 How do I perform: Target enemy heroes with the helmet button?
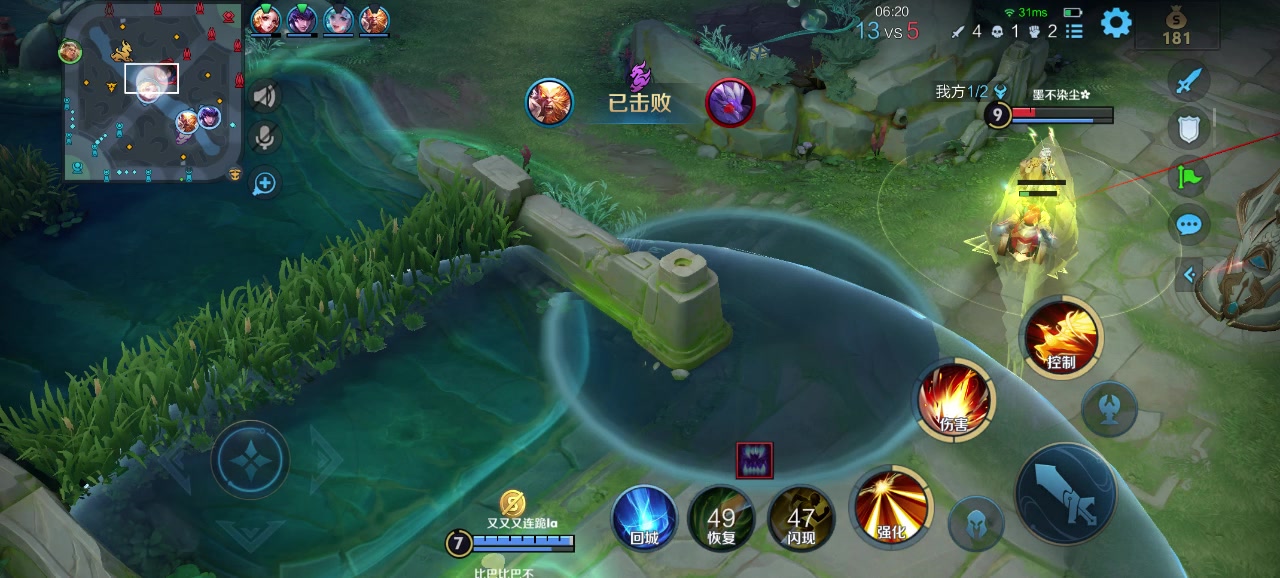click(976, 523)
